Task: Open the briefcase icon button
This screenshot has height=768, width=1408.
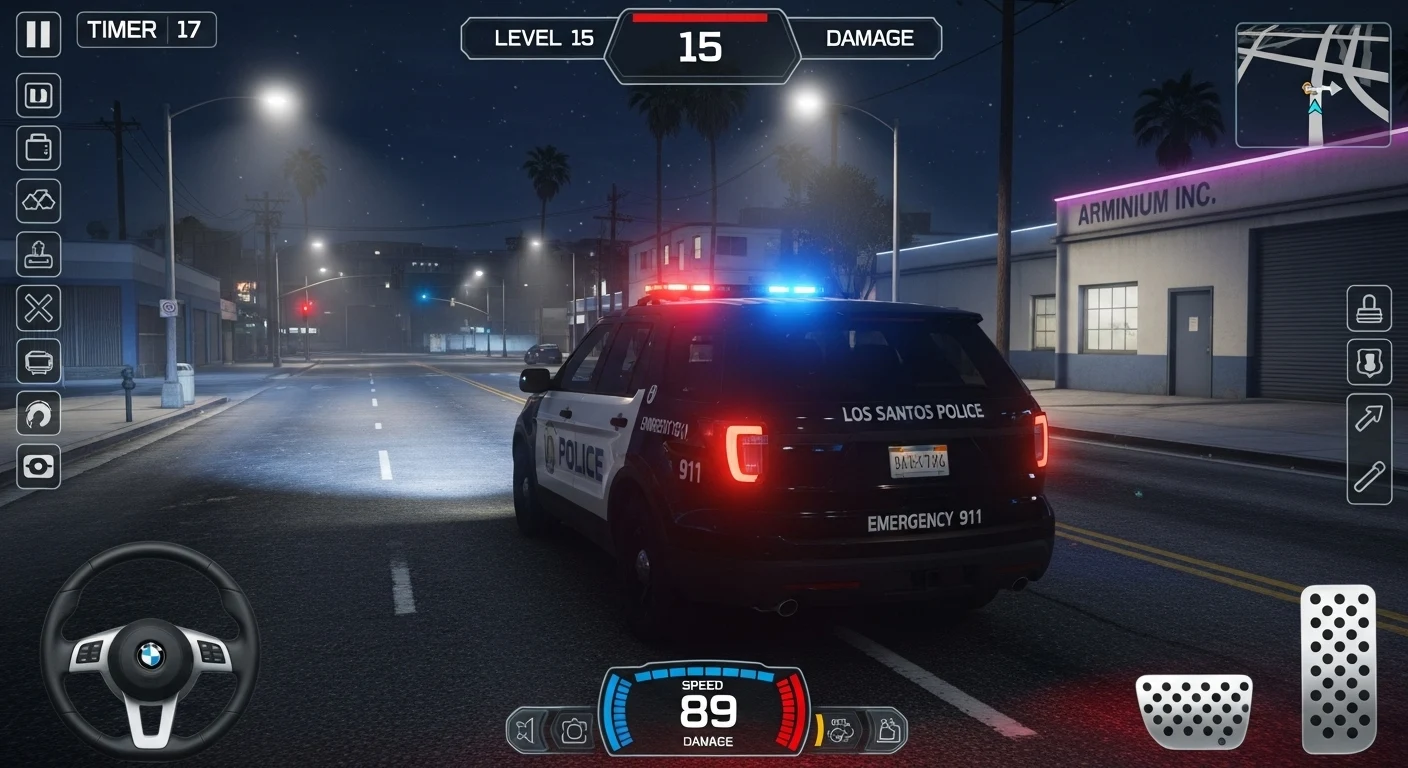Action: coord(38,148)
